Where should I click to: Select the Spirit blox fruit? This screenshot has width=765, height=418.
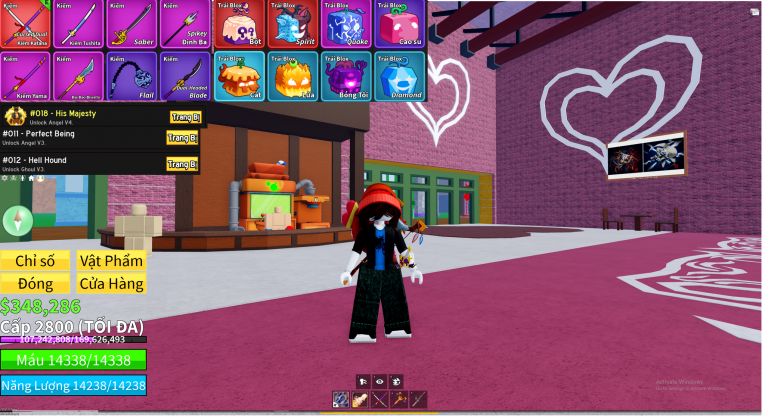pos(293,24)
